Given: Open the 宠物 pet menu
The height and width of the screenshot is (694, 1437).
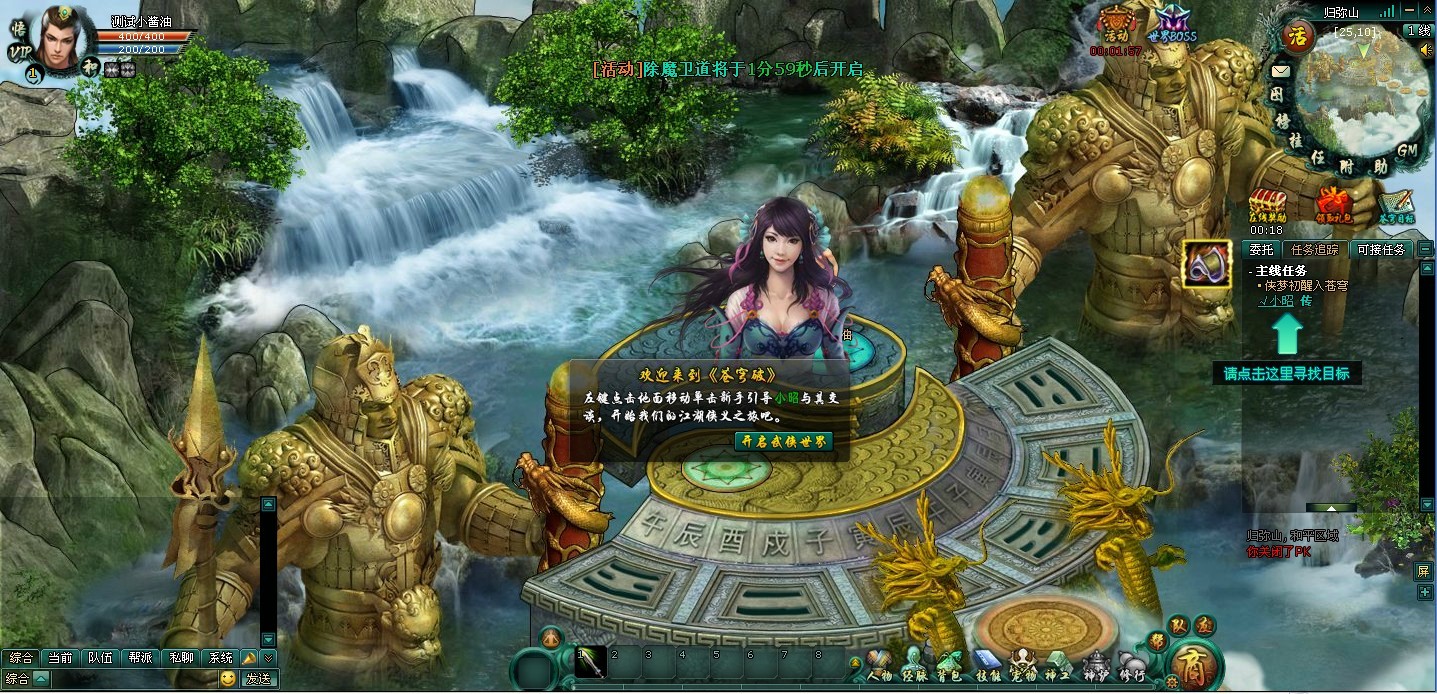Looking at the screenshot, I should tap(1023, 664).
